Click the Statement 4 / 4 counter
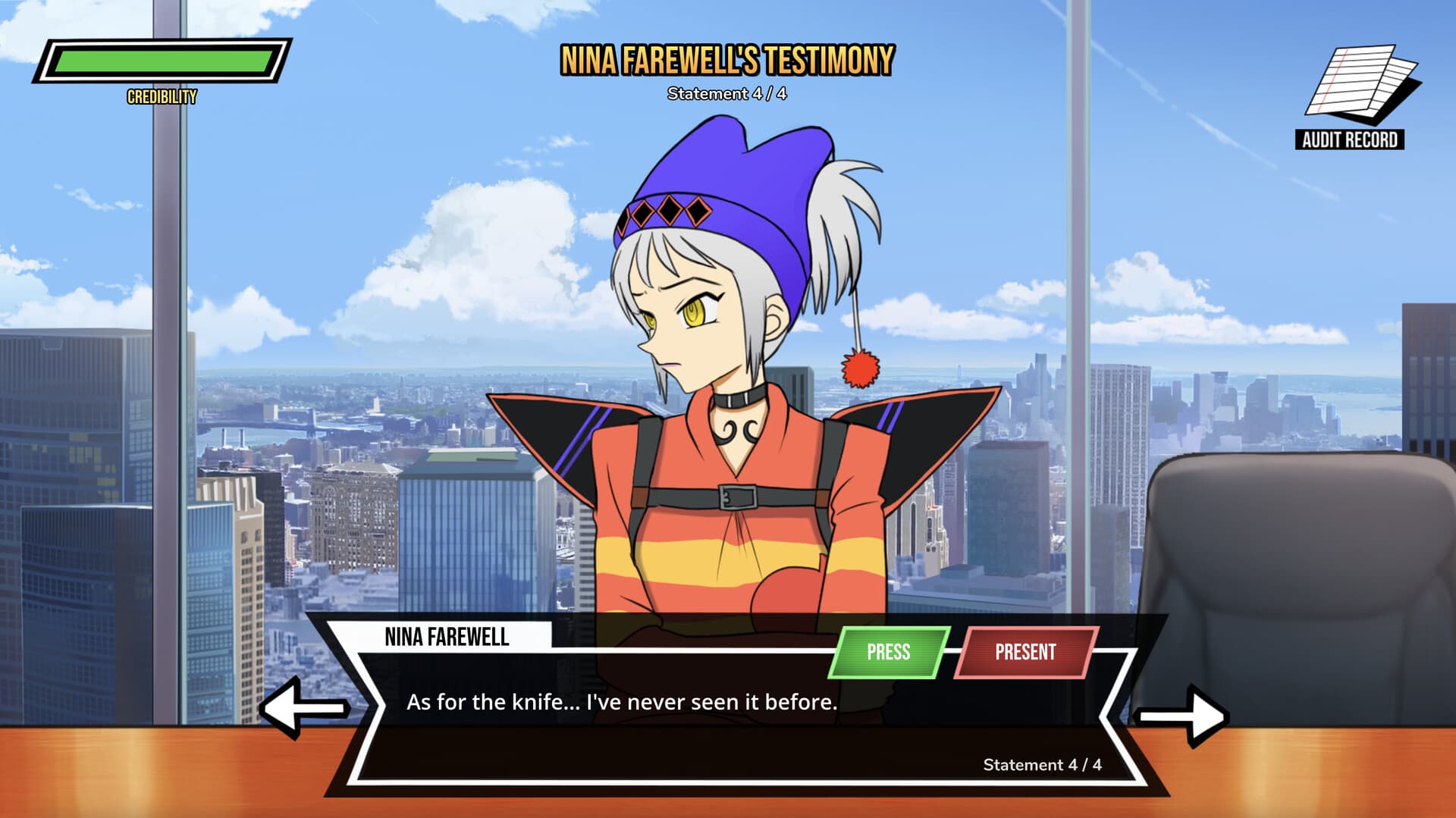Screen dimensions: 1456x818 (x=1043, y=766)
